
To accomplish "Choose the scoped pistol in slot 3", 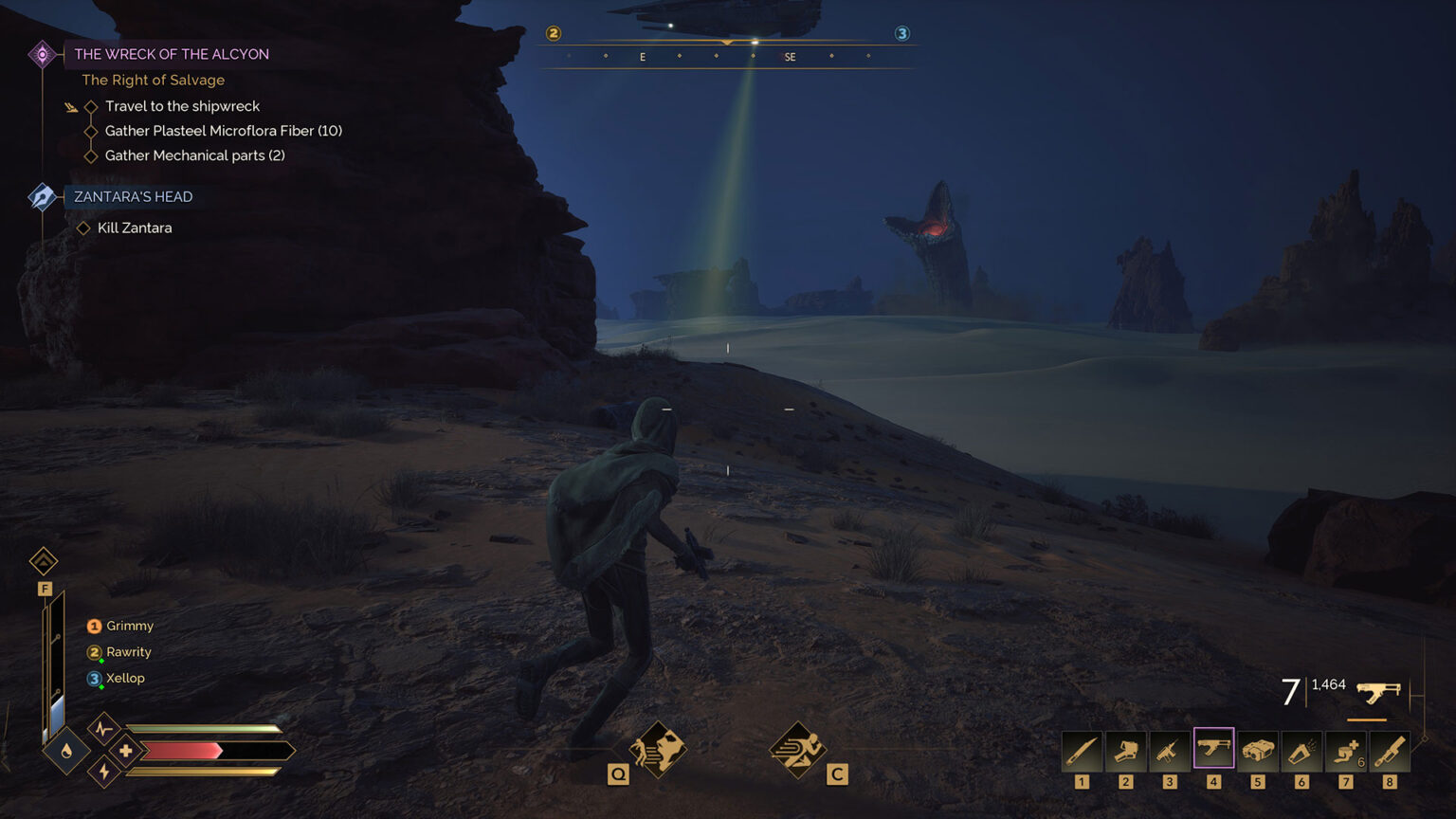I will click(1169, 752).
